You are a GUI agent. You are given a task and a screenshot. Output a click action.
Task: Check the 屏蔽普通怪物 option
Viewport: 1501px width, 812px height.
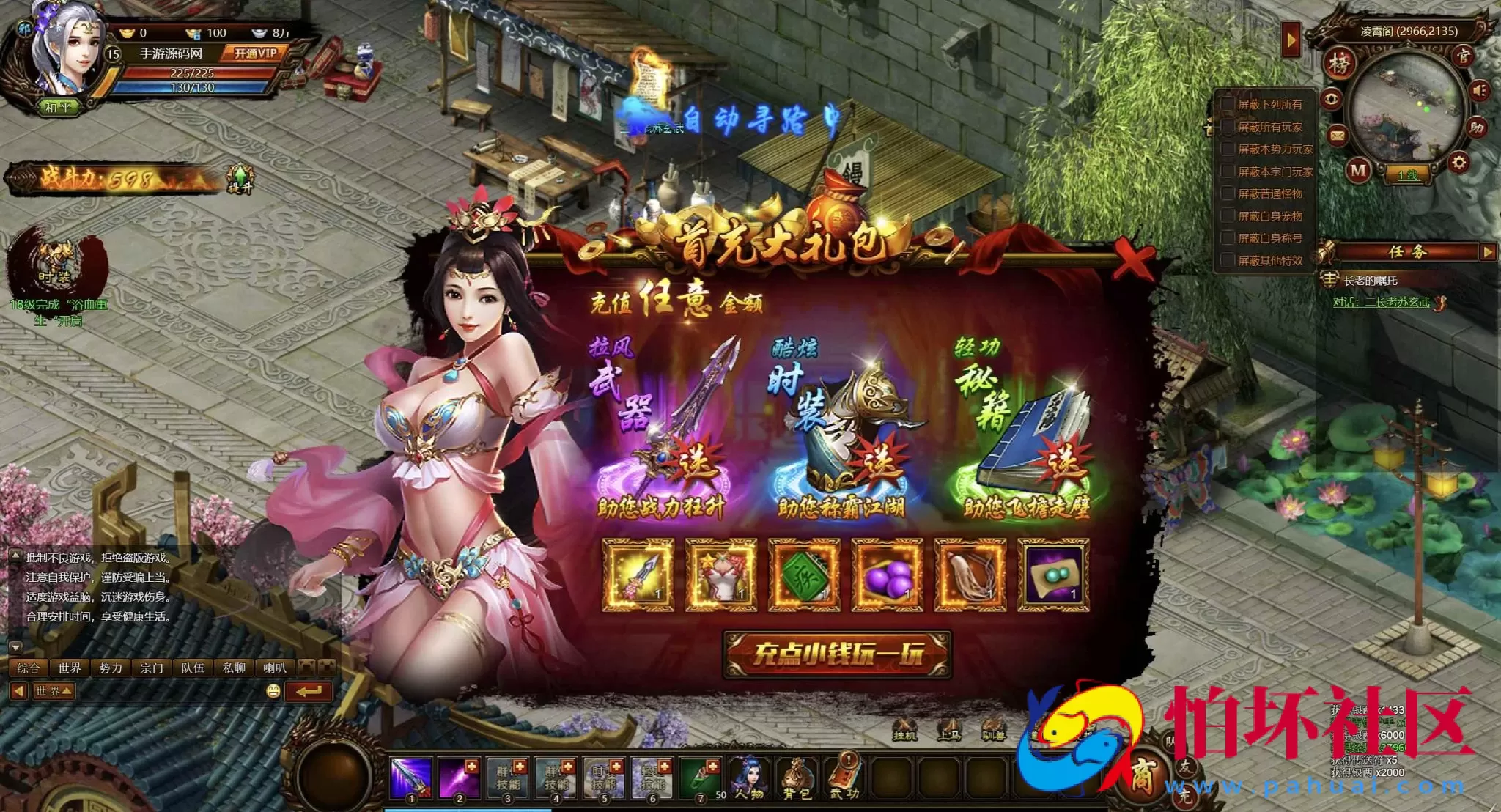coord(1228,193)
